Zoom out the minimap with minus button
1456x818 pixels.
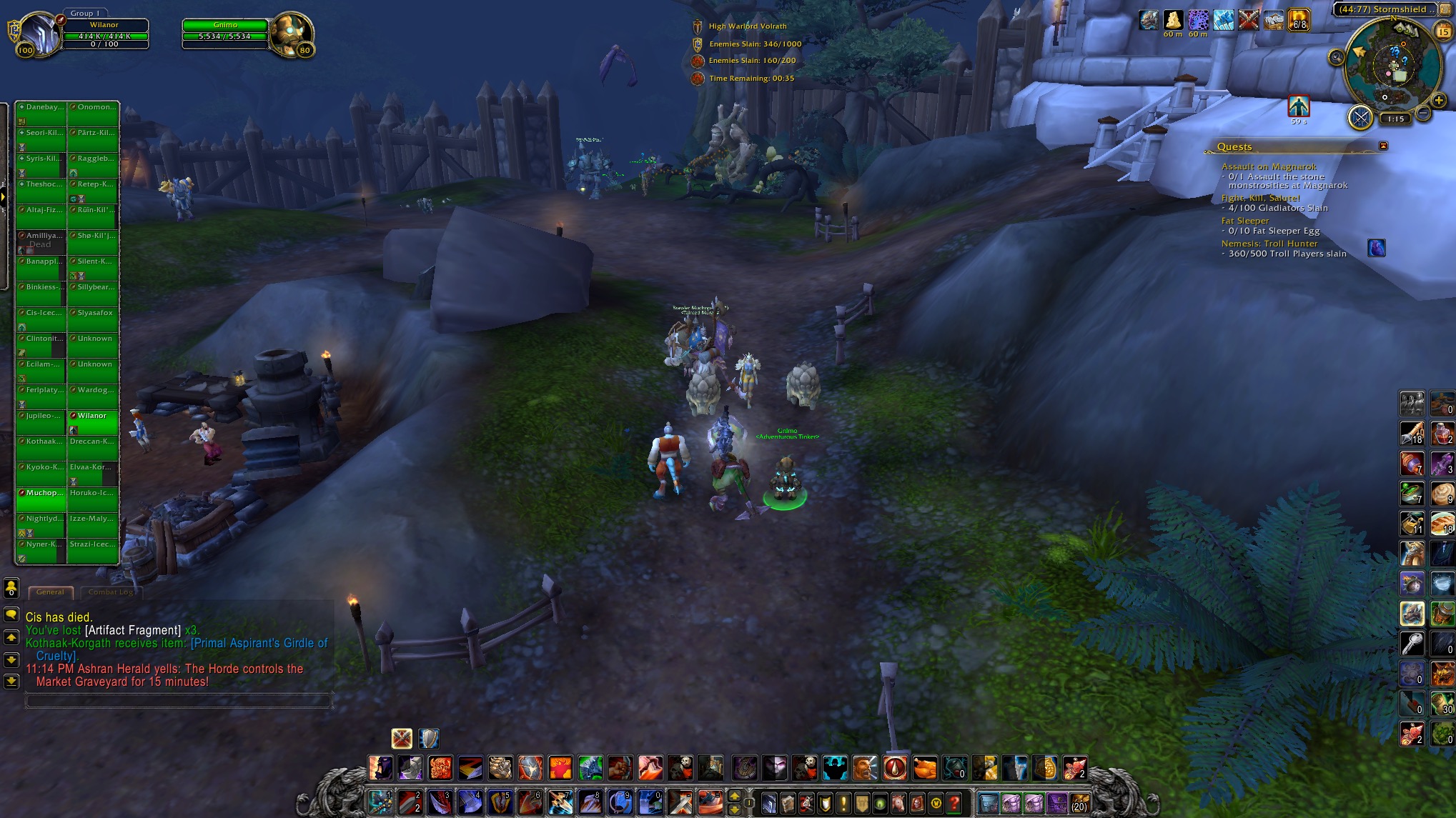[1423, 113]
